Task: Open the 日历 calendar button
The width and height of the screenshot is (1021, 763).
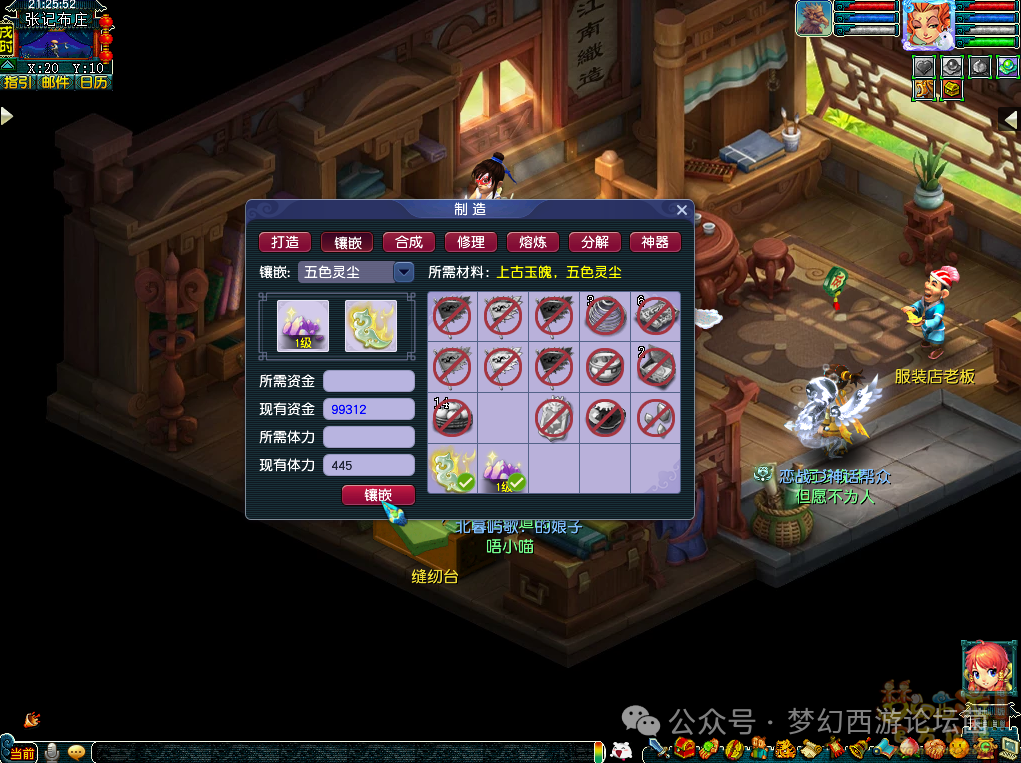Action: point(93,83)
